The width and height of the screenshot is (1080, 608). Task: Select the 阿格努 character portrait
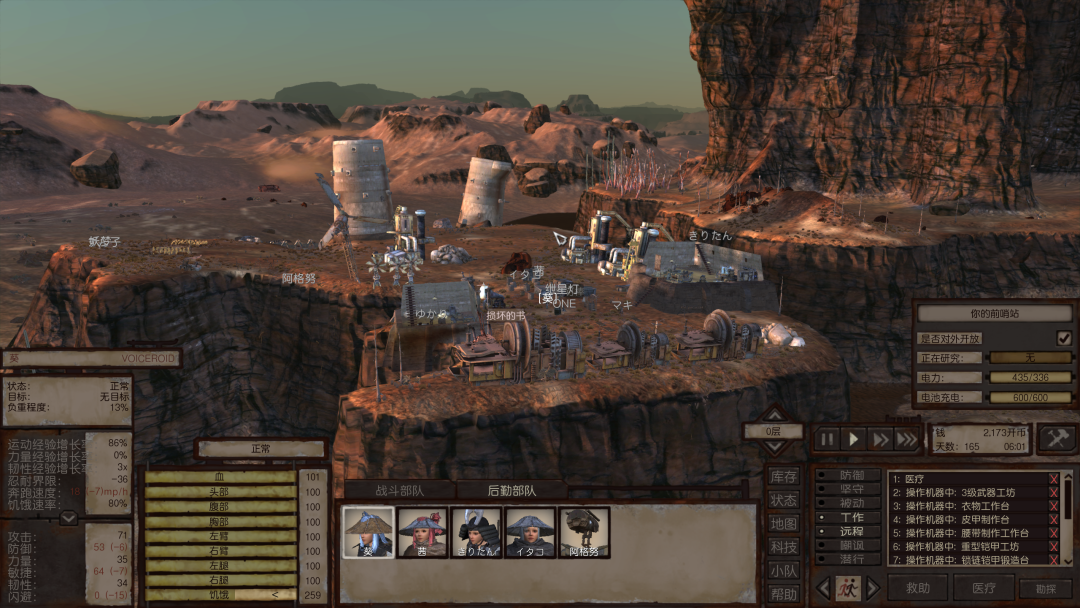(x=584, y=532)
